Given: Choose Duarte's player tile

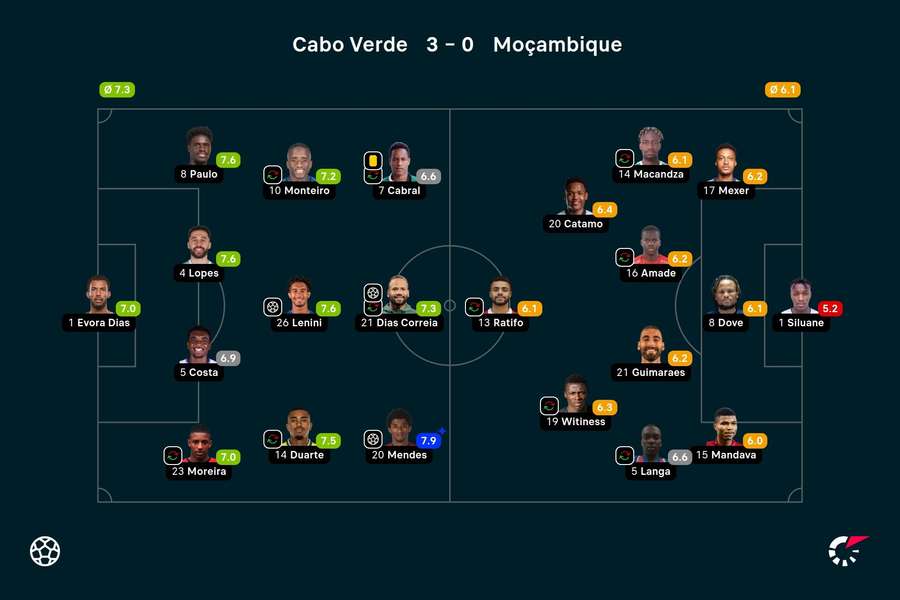Looking at the screenshot, I should pyautogui.click(x=299, y=429).
